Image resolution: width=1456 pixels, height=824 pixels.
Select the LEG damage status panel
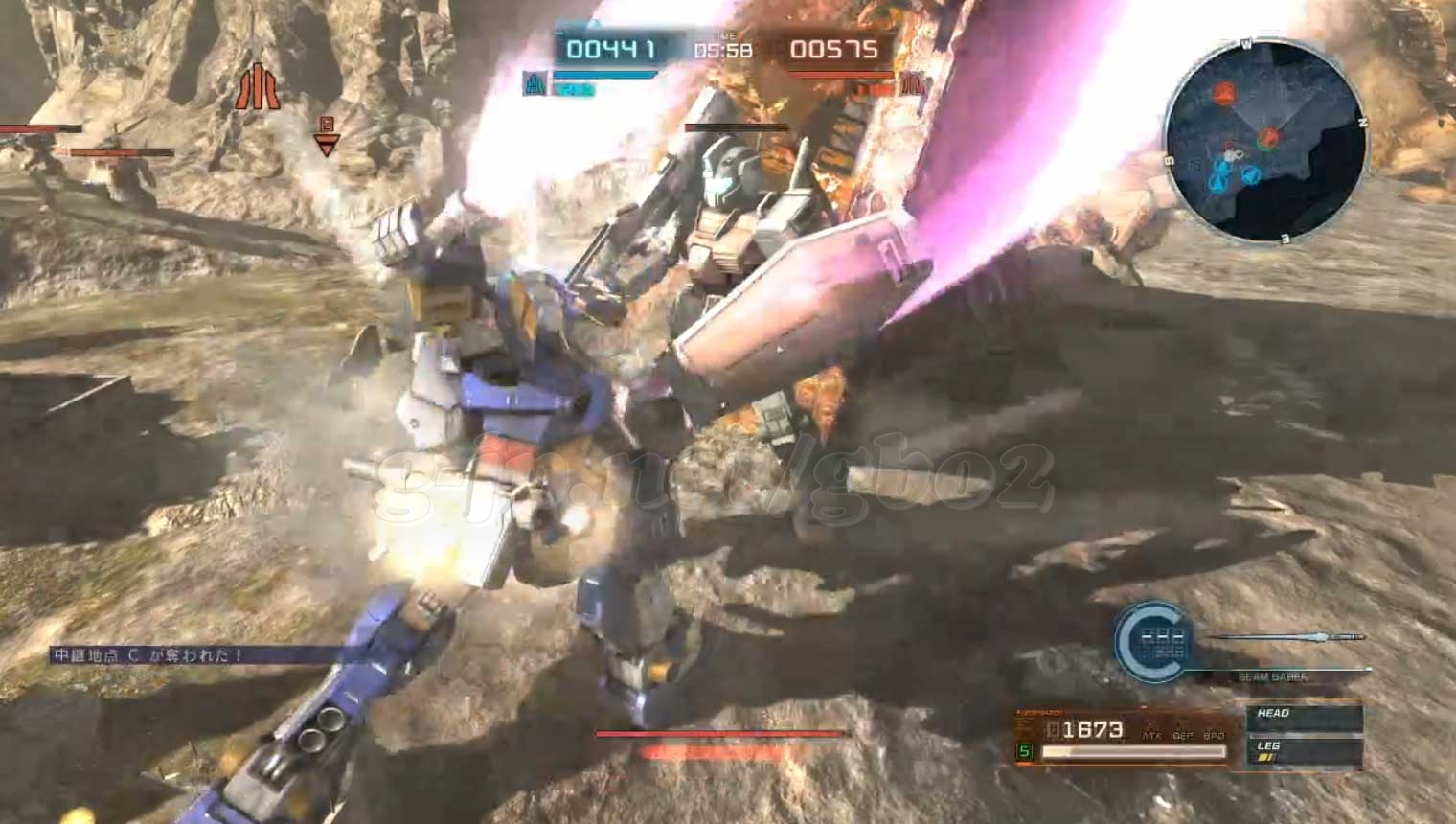click(x=1305, y=750)
